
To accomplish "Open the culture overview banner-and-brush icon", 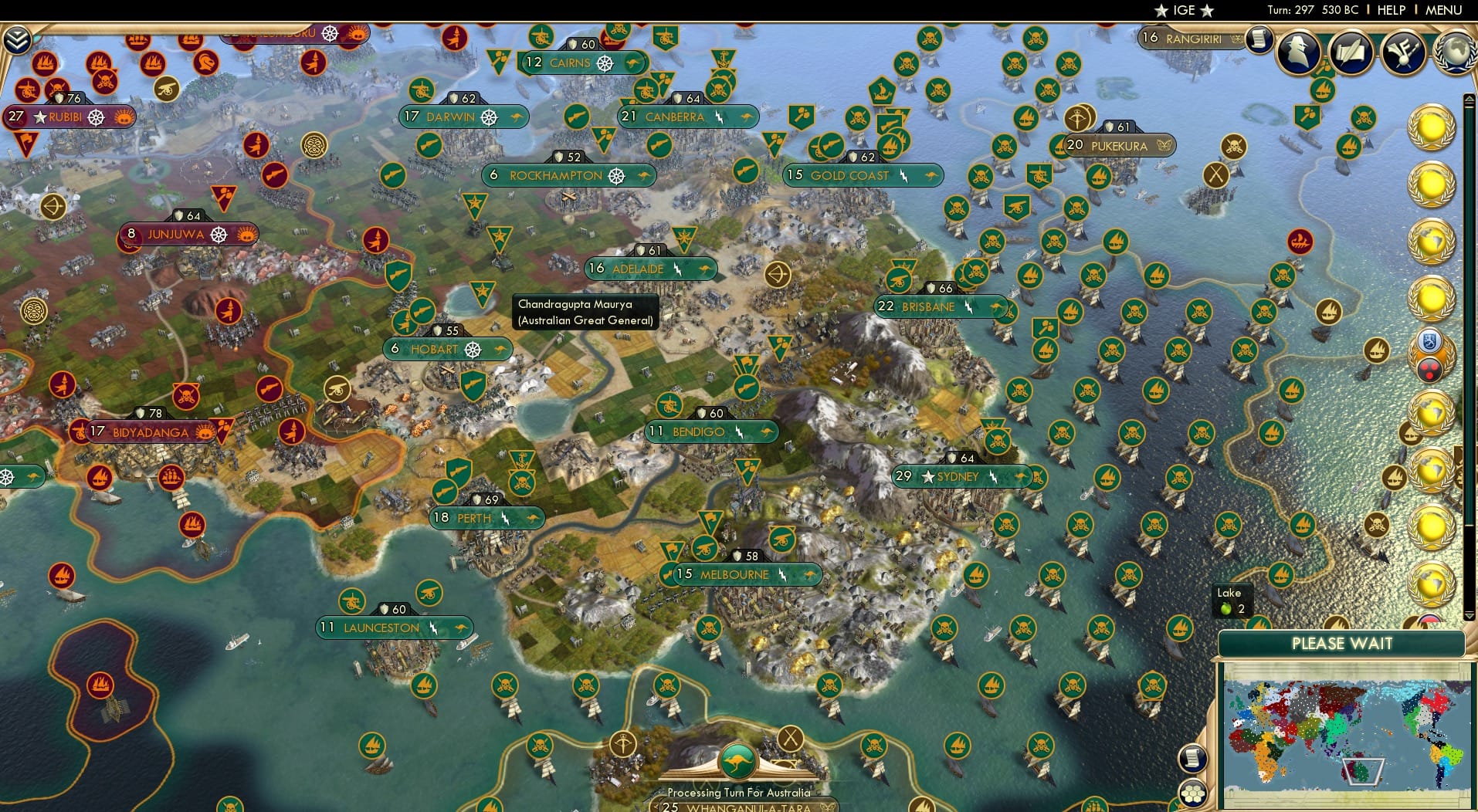I will click(1402, 52).
